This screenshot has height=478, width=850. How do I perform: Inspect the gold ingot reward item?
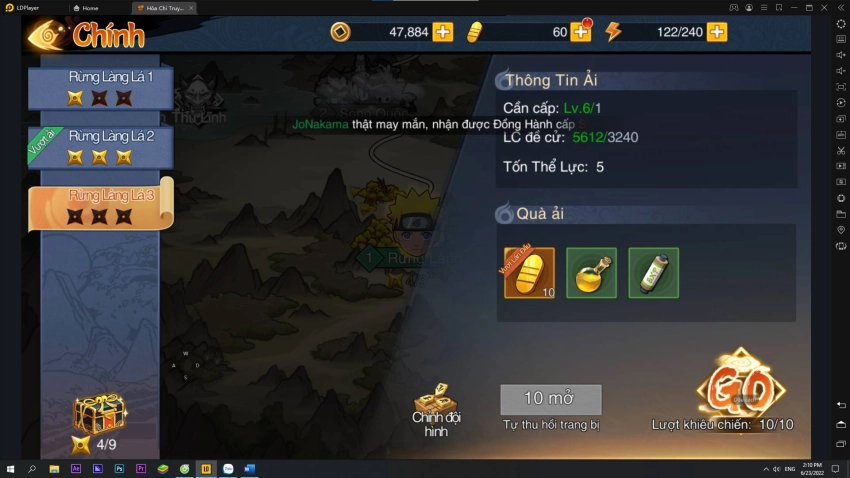(x=529, y=273)
